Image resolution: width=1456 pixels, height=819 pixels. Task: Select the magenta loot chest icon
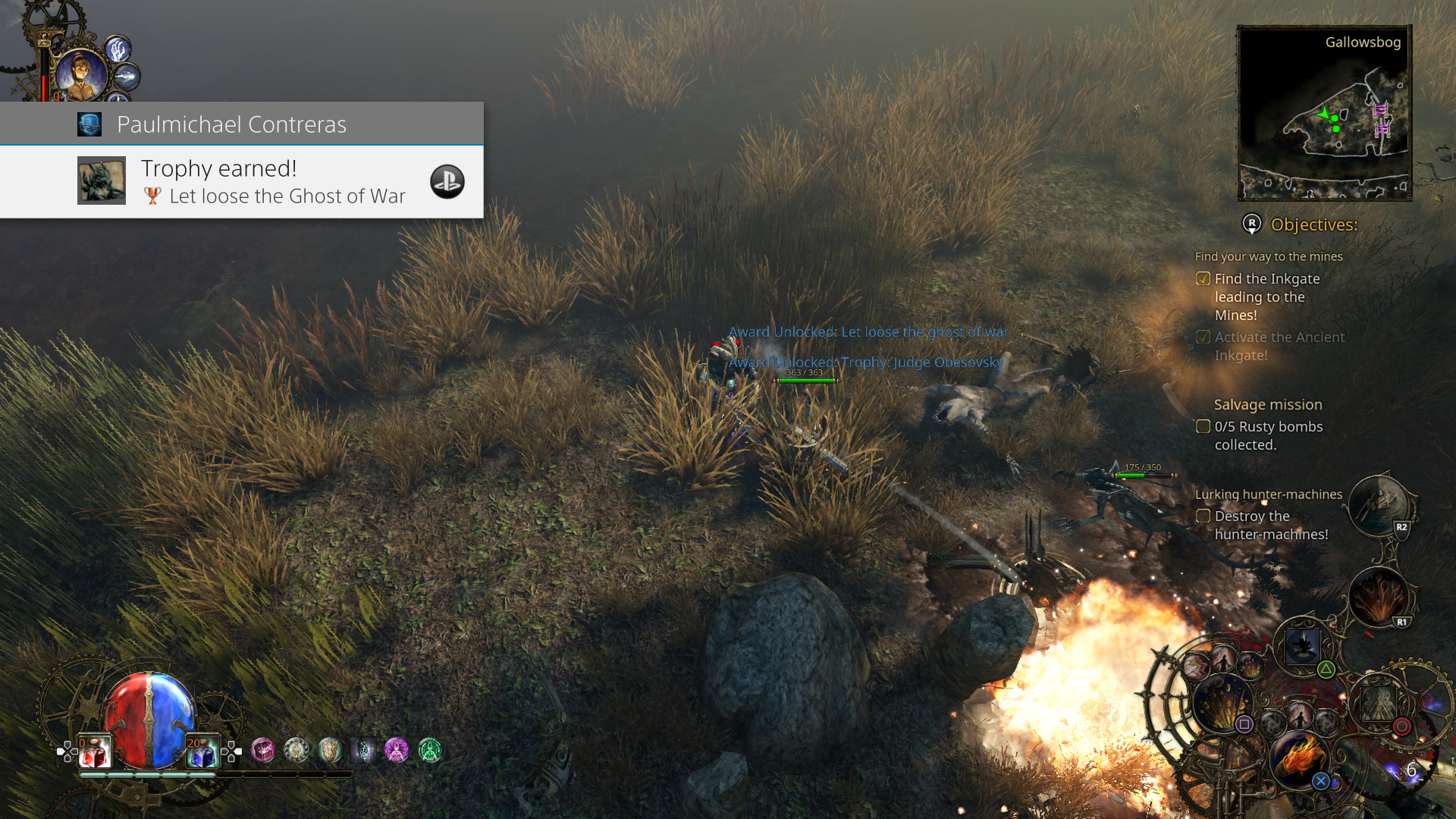pyautogui.click(x=263, y=750)
